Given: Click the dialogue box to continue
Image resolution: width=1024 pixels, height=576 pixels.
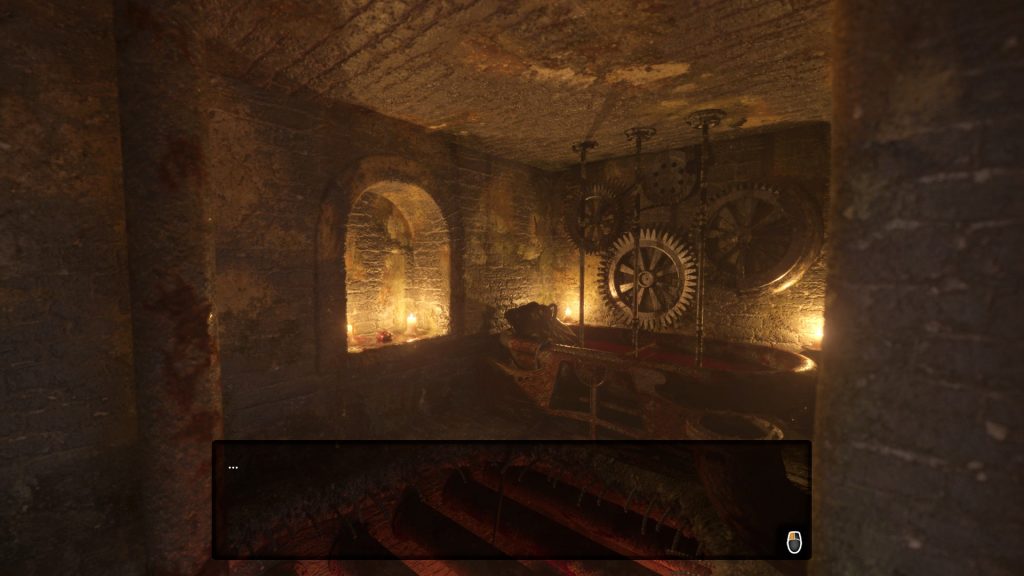Looking at the screenshot, I should tap(511, 499).
